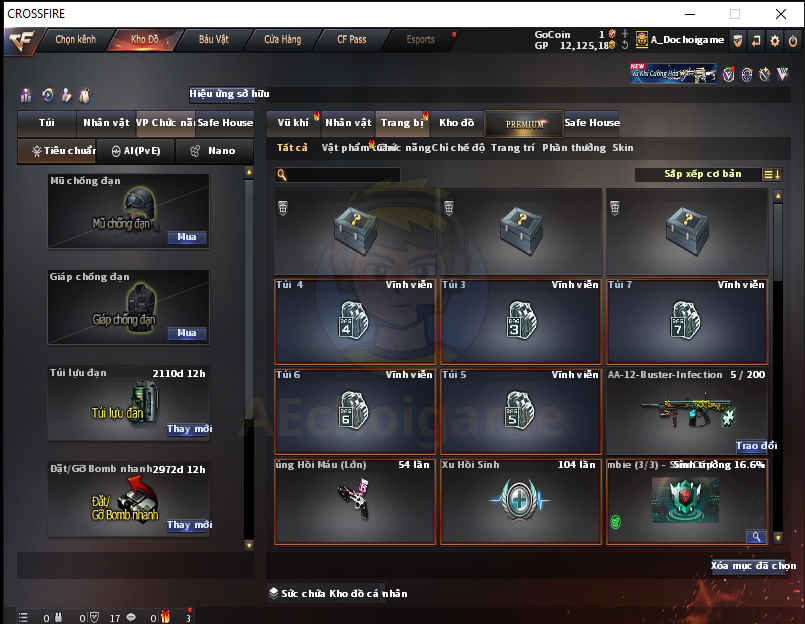Buy the Mũ chống đạn helmet
This screenshot has width=805, height=624.
click(187, 238)
